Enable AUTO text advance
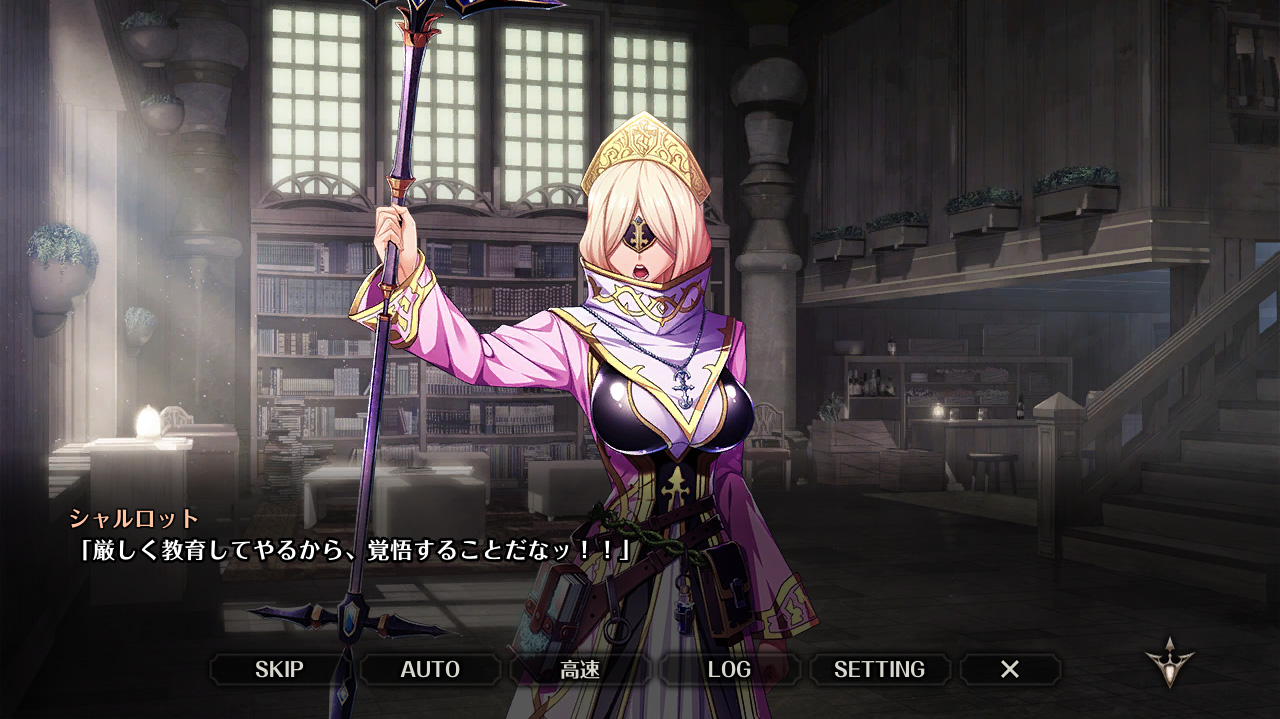 click(x=430, y=669)
